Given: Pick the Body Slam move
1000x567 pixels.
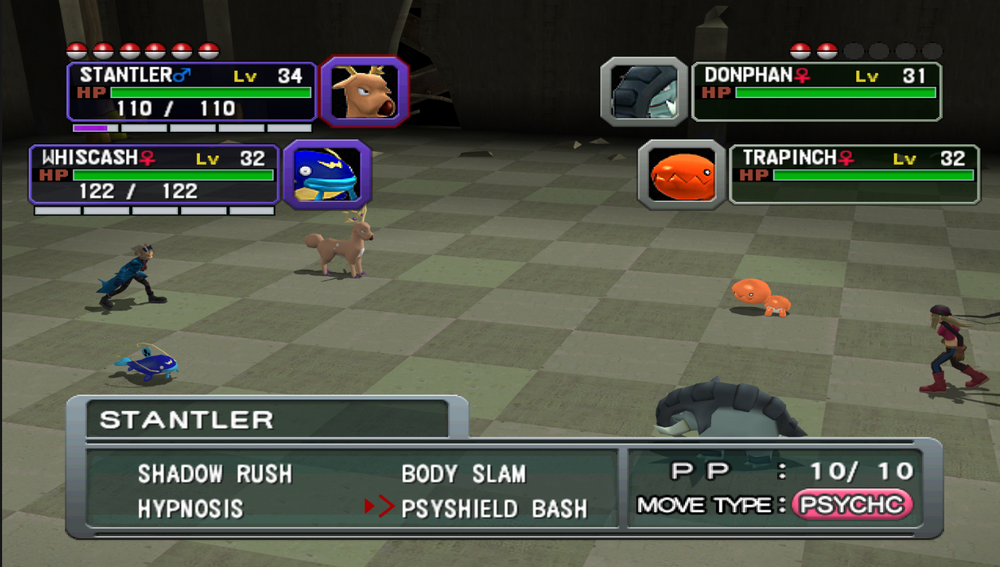Looking at the screenshot, I should tap(463, 473).
